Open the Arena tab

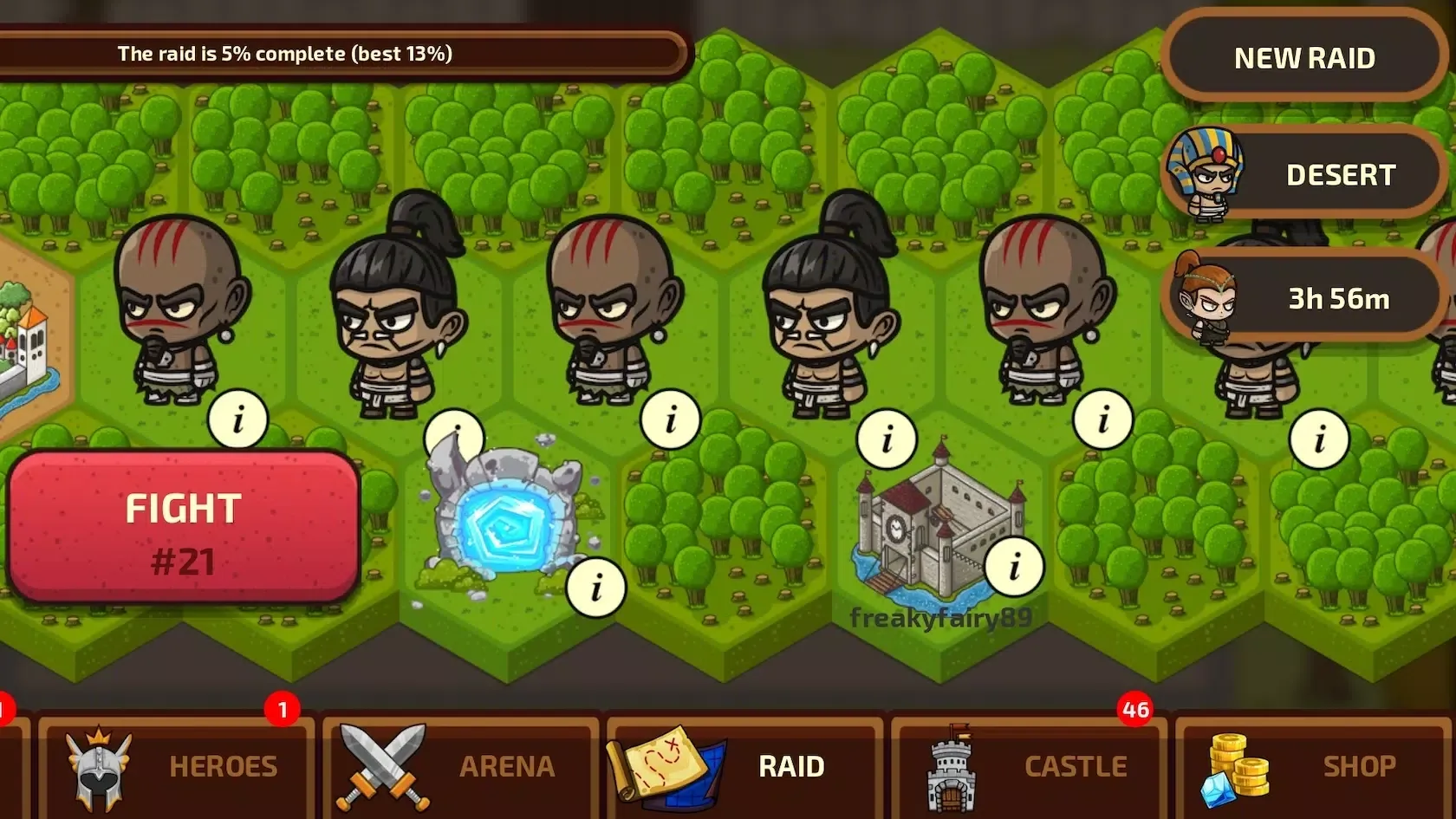point(460,766)
